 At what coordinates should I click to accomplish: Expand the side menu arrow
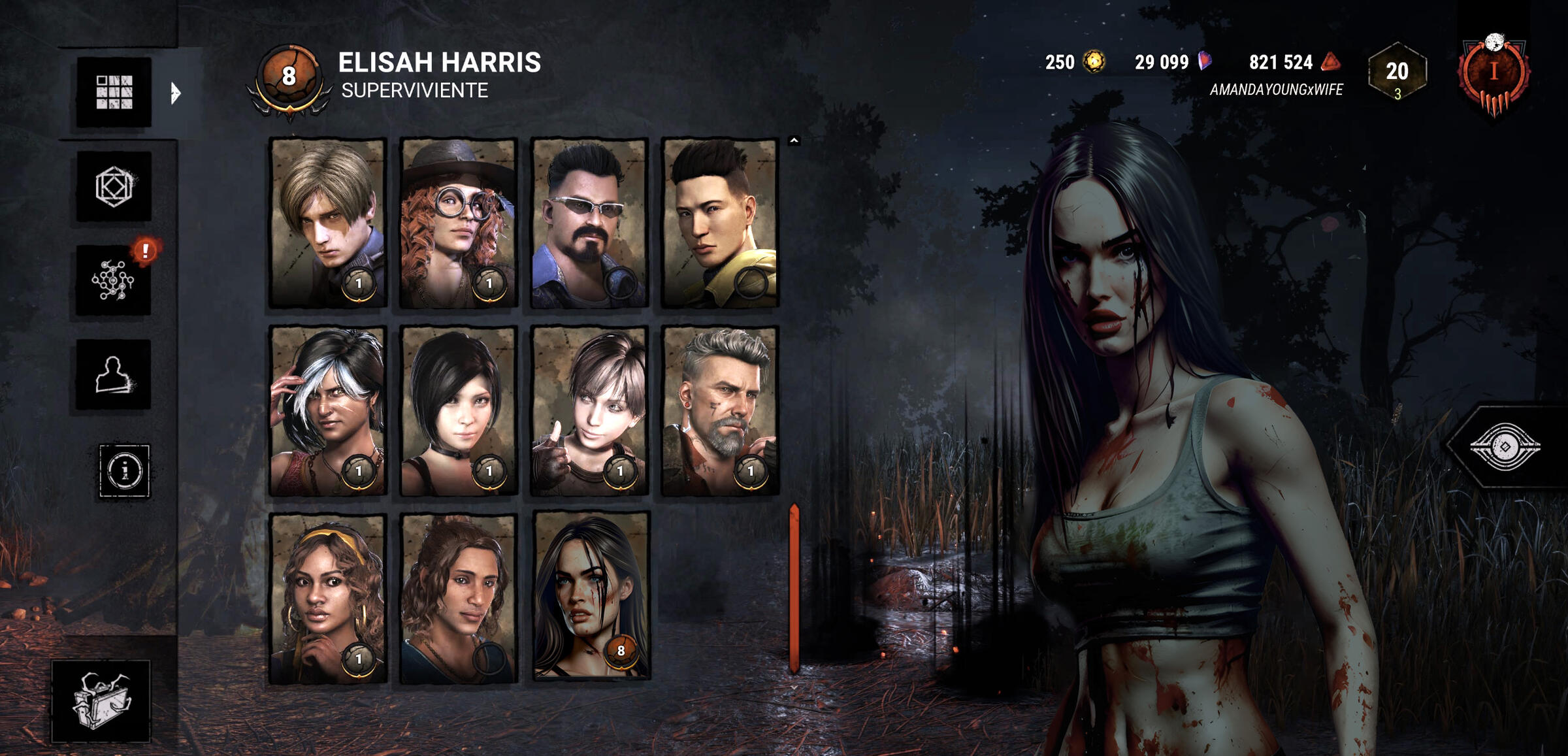tap(175, 93)
